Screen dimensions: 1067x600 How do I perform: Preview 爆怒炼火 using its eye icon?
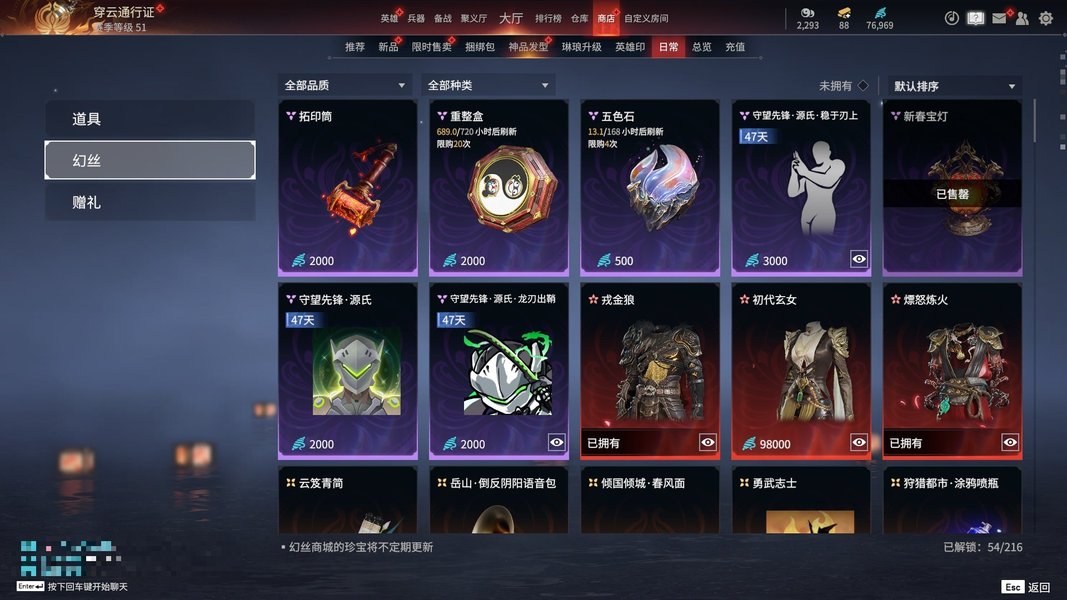point(1010,442)
